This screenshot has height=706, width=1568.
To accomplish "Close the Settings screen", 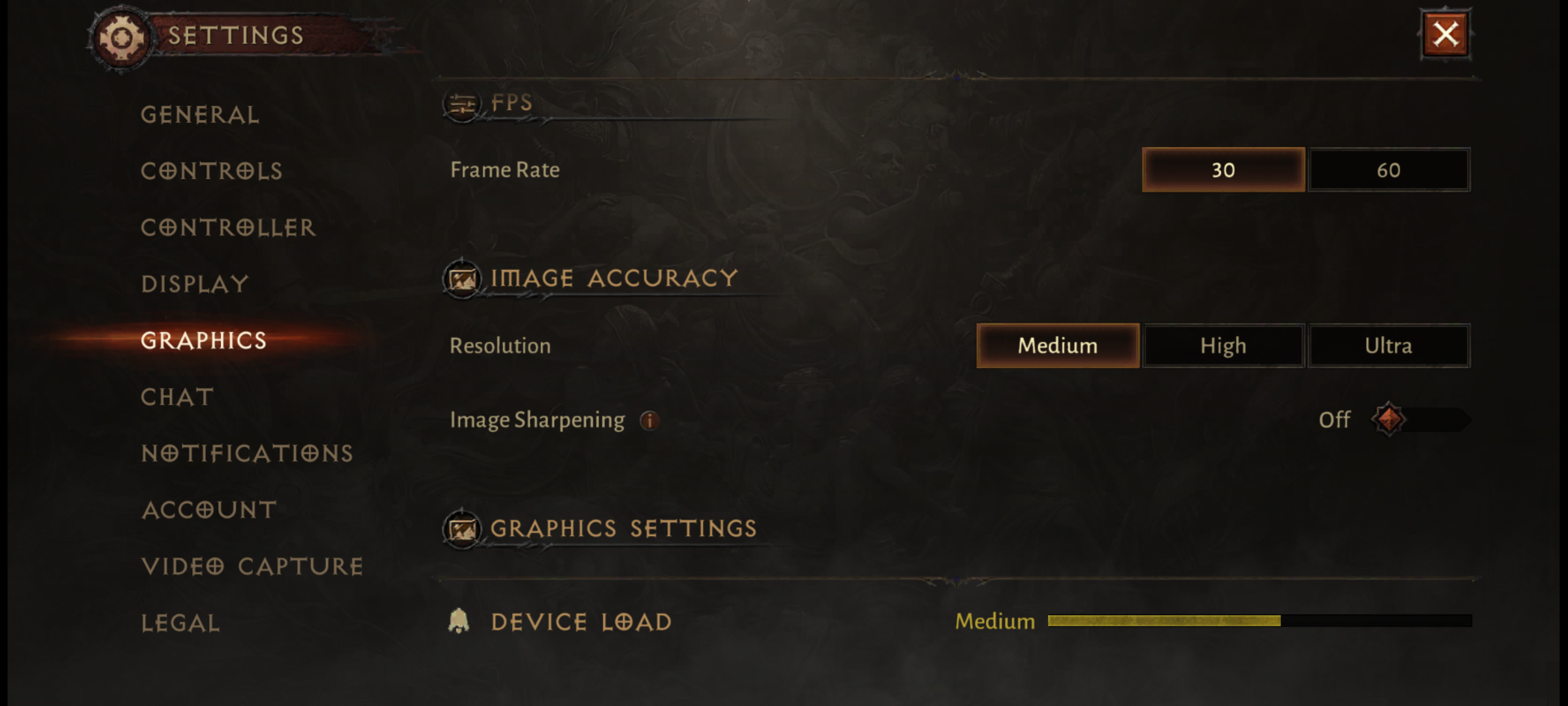I will 1445,35.
